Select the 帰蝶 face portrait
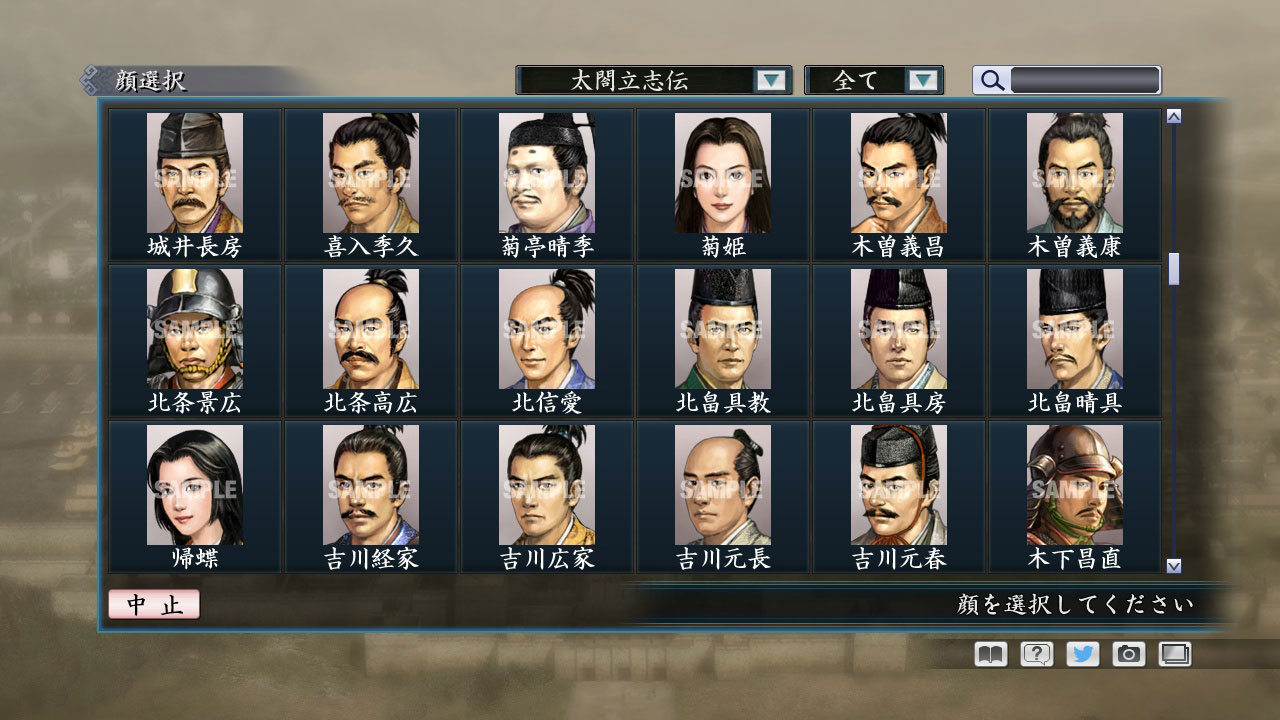Screen dimensions: 1280x720 tap(194, 484)
